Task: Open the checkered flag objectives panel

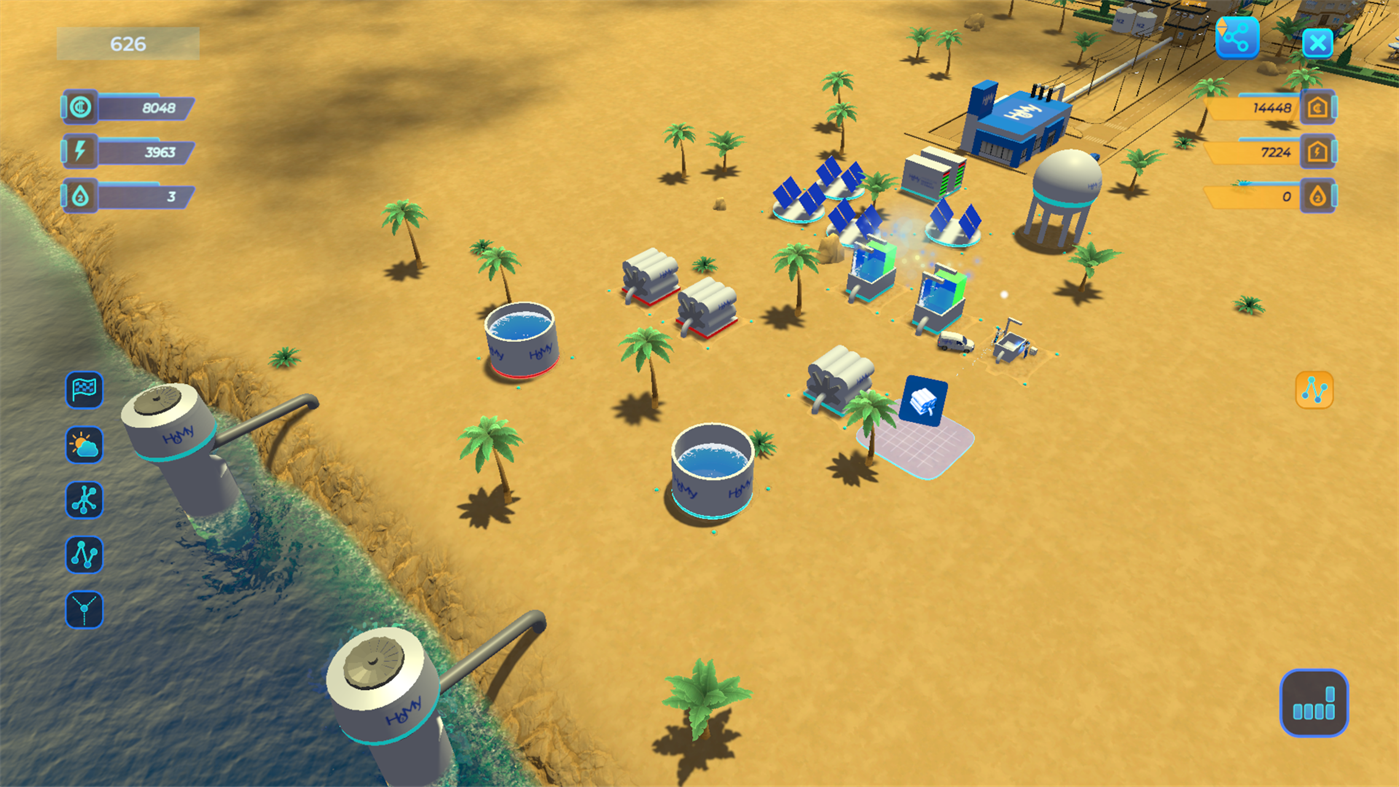Action: tap(84, 390)
